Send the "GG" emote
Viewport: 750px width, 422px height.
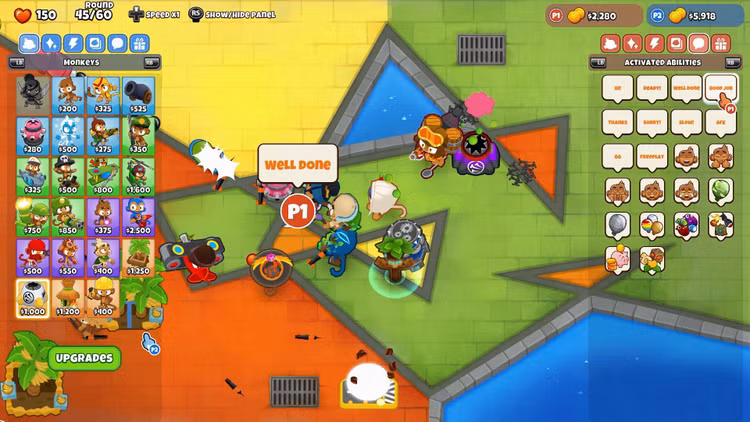tap(617, 157)
